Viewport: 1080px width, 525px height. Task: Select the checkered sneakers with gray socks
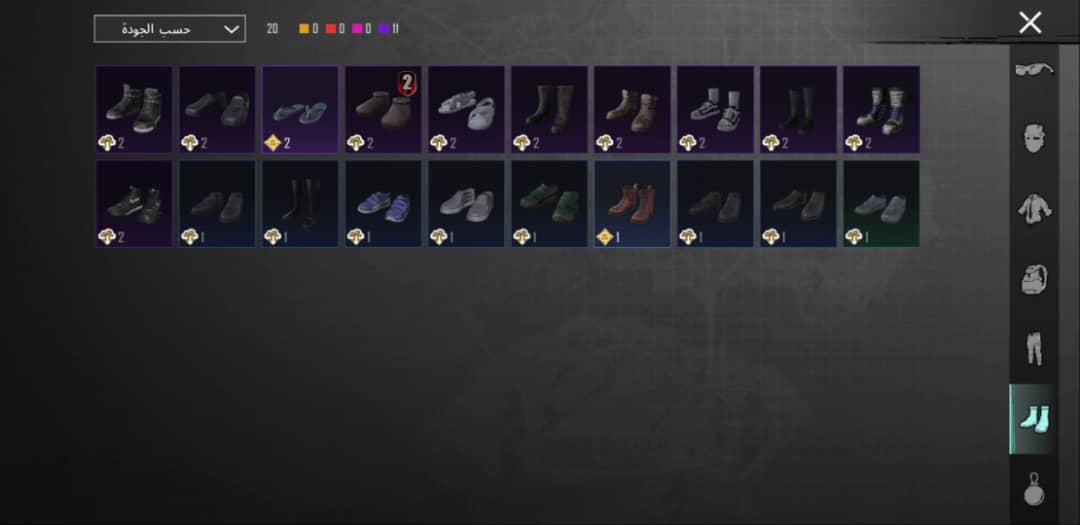click(715, 109)
